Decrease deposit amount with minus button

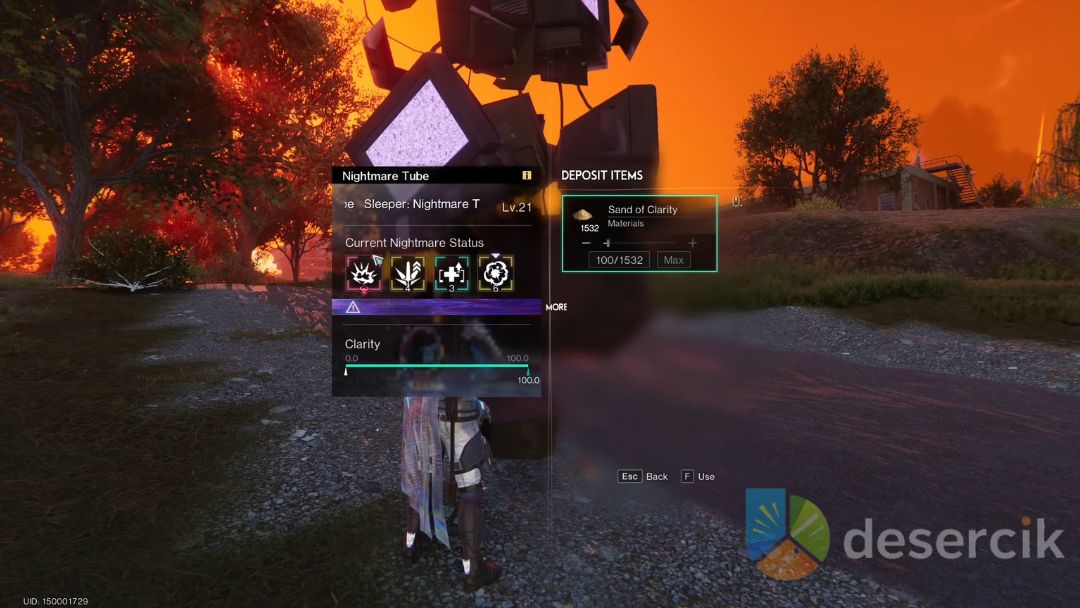(x=586, y=243)
